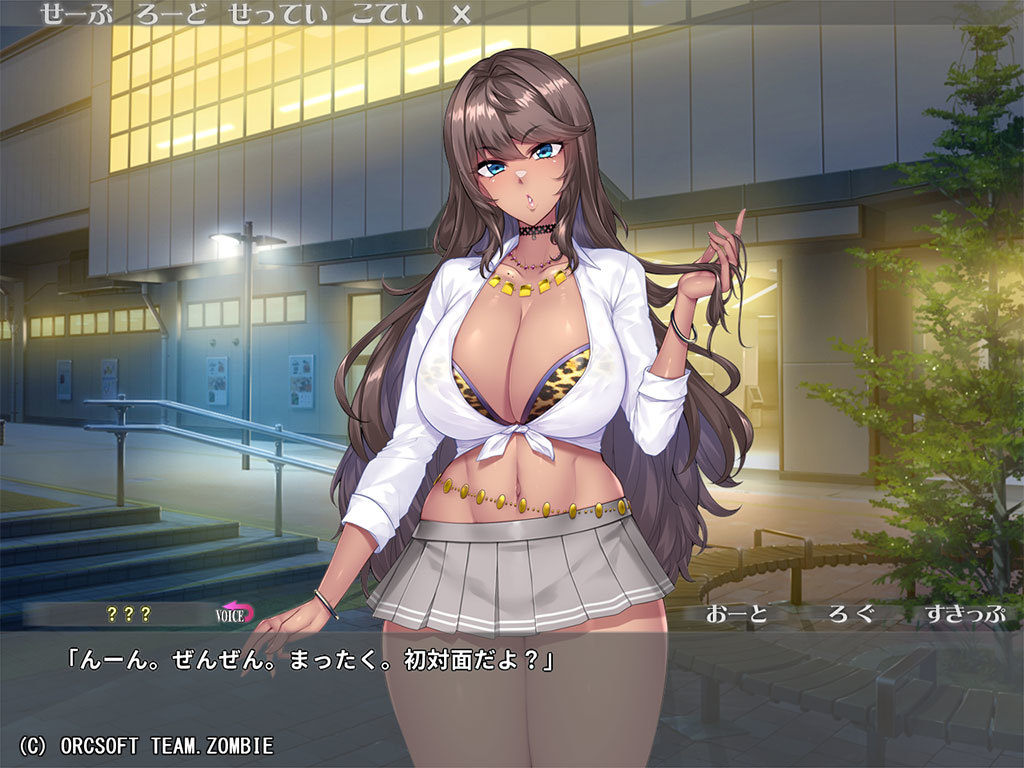Screen dimensions: 1024x768
Task: Replay the line with the VOICE button
Action: coord(236,614)
